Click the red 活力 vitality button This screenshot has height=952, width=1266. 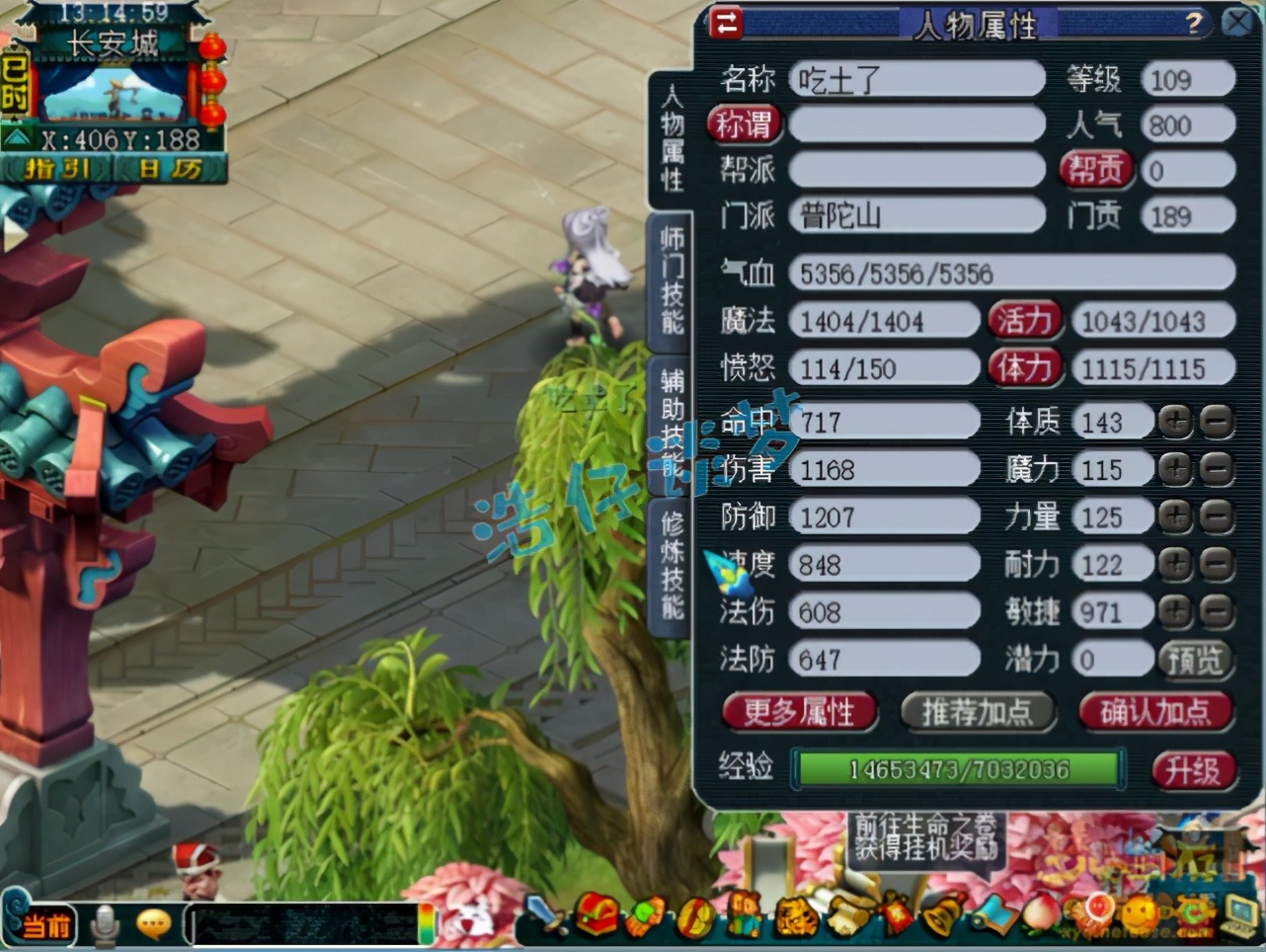tap(1024, 320)
